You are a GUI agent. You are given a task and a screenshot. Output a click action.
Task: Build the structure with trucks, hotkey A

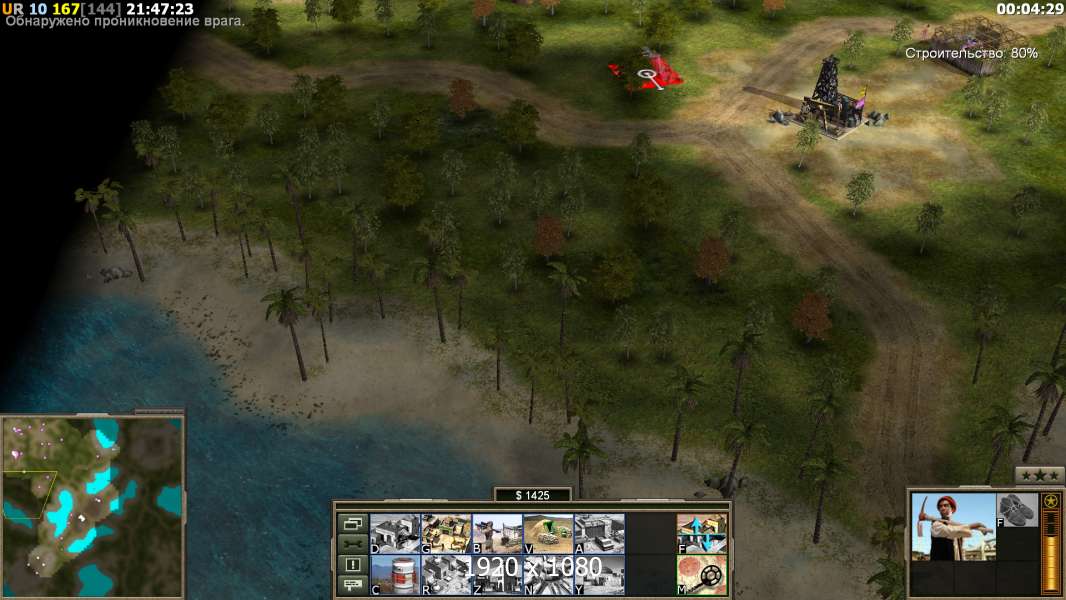[599, 534]
